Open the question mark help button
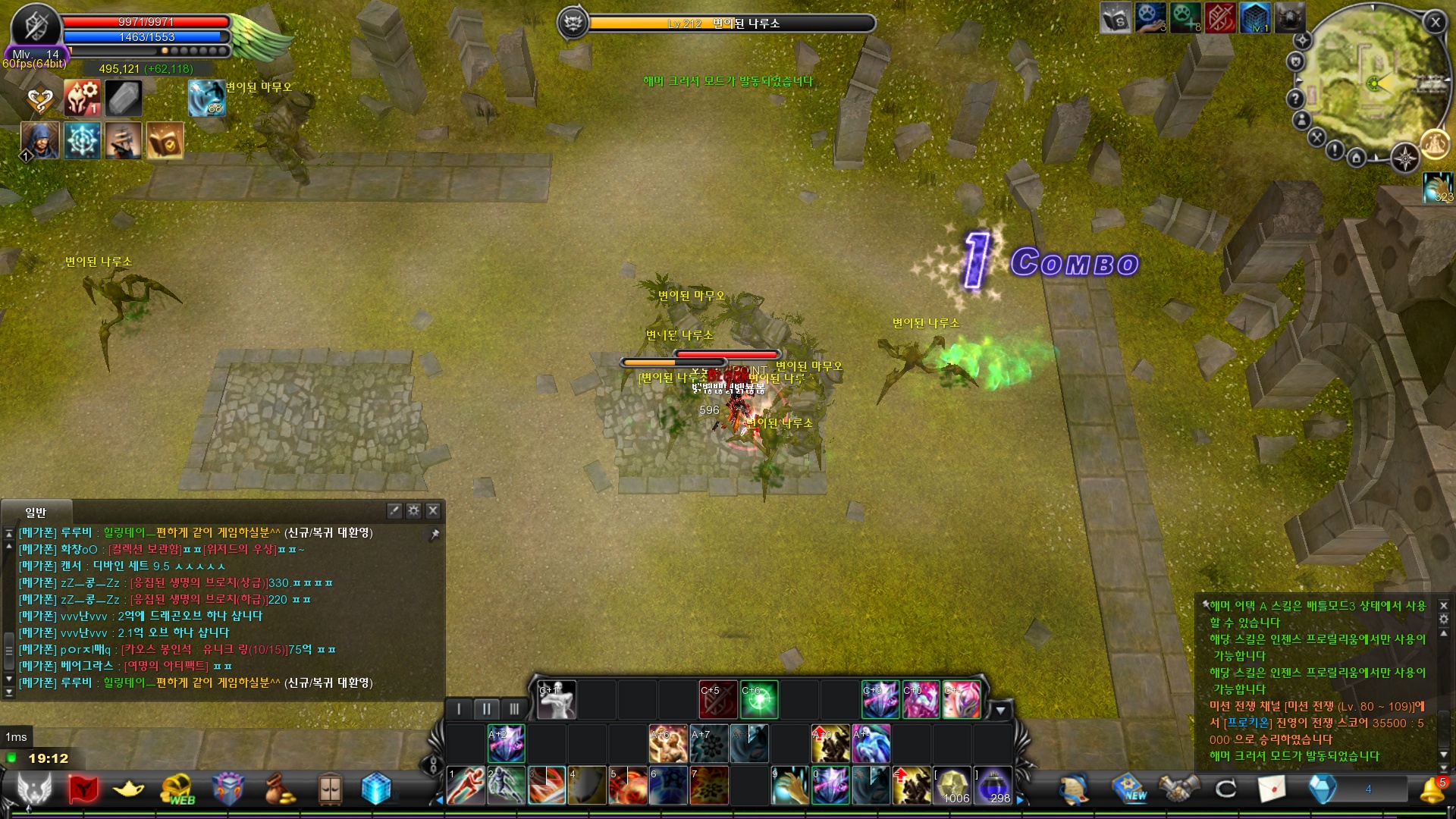Viewport: 1456px width, 819px height. coord(1295,99)
